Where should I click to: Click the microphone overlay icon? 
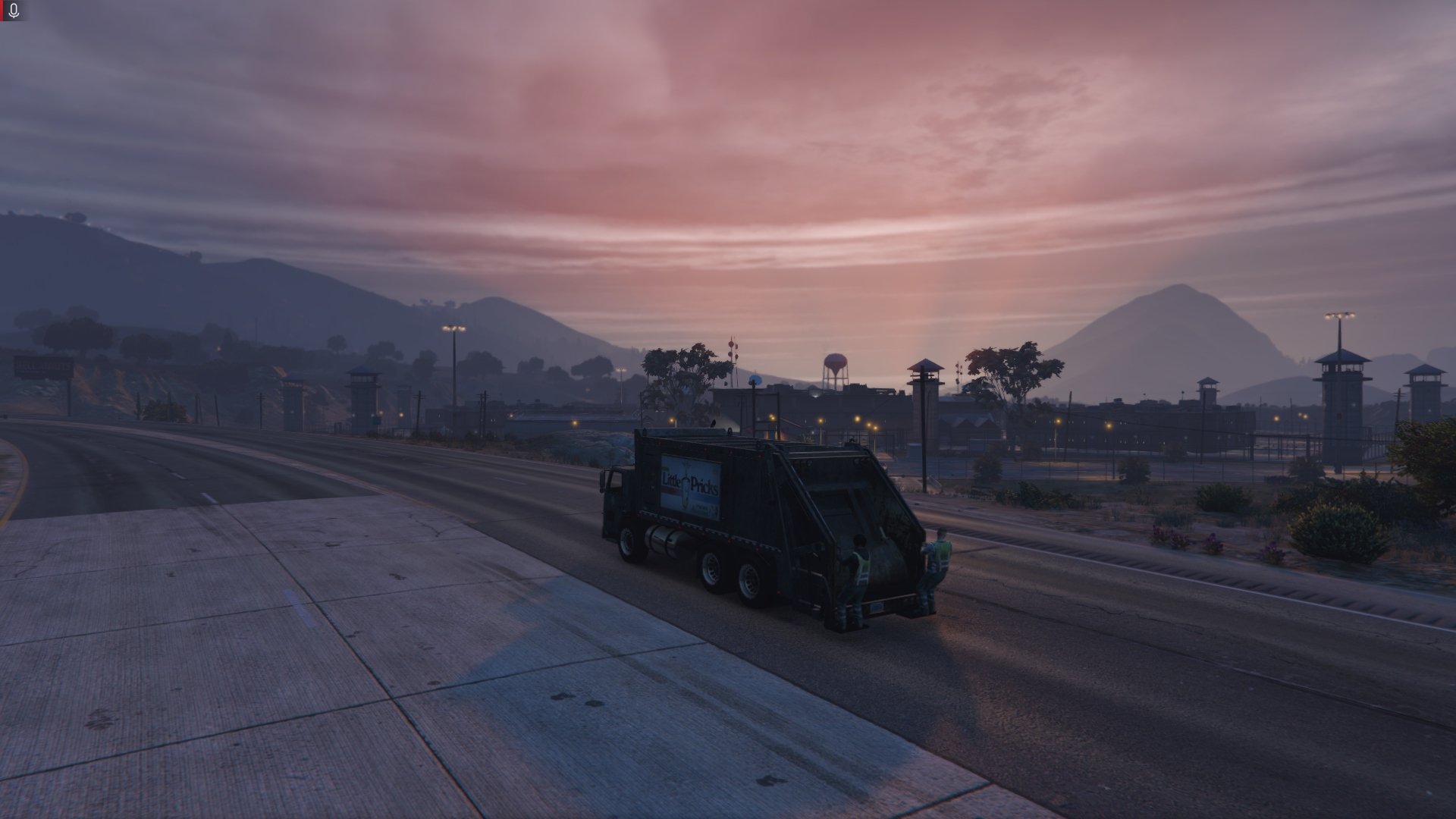[14, 11]
